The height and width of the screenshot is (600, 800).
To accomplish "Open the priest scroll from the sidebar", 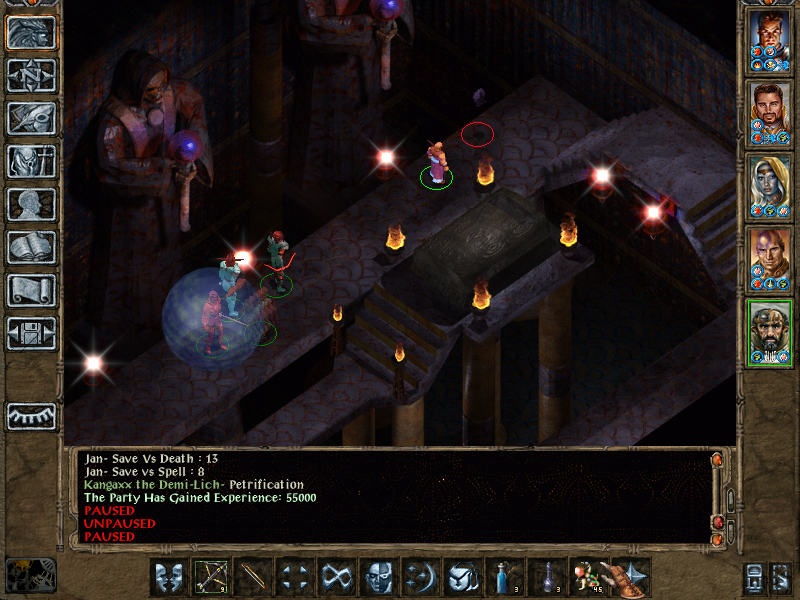I will pos(31,290).
